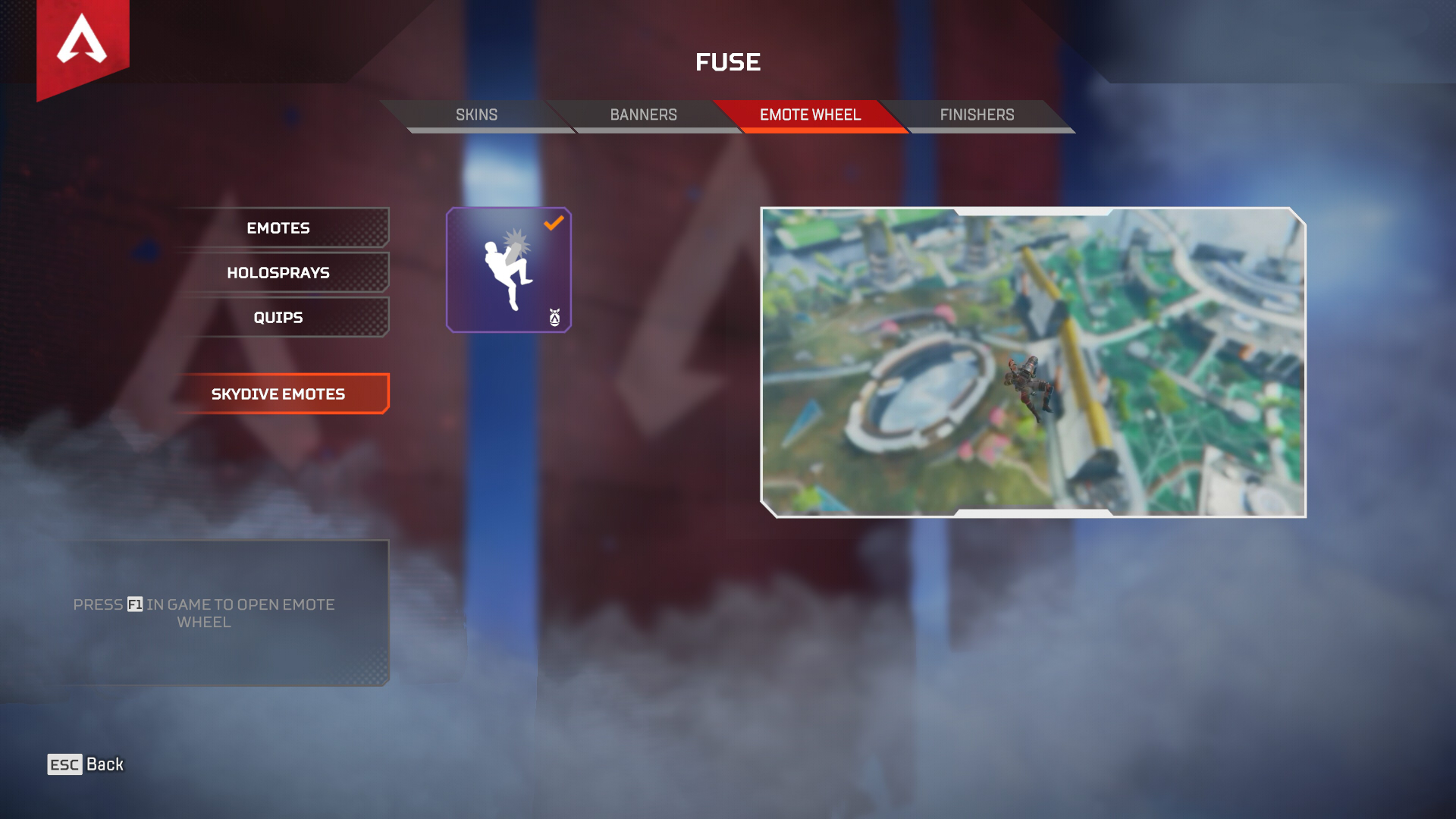Click the skydive preview video panel
This screenshot has width=1456, height=819.
click(1035, 362)
